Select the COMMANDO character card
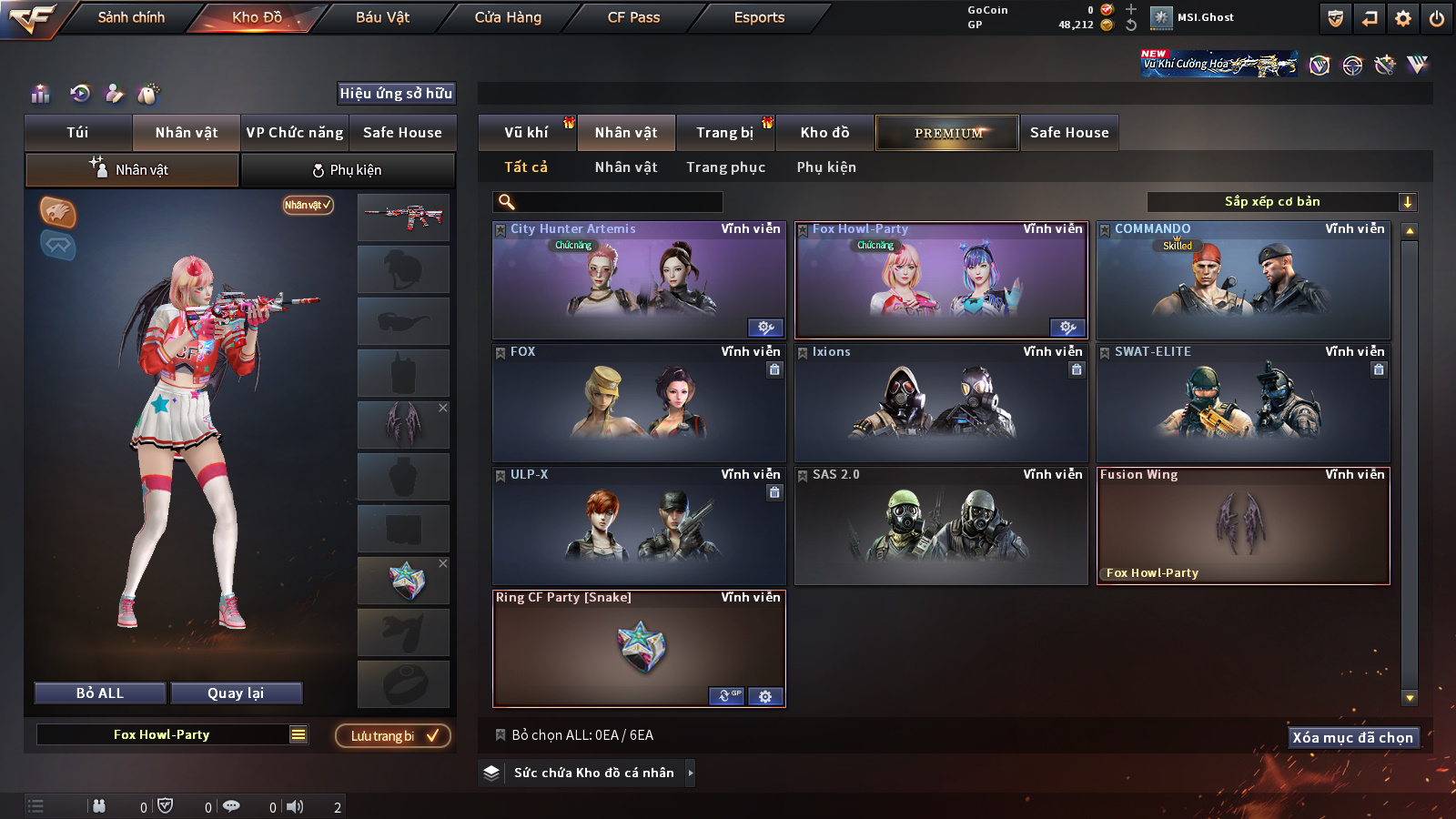 coord(1243,280)
